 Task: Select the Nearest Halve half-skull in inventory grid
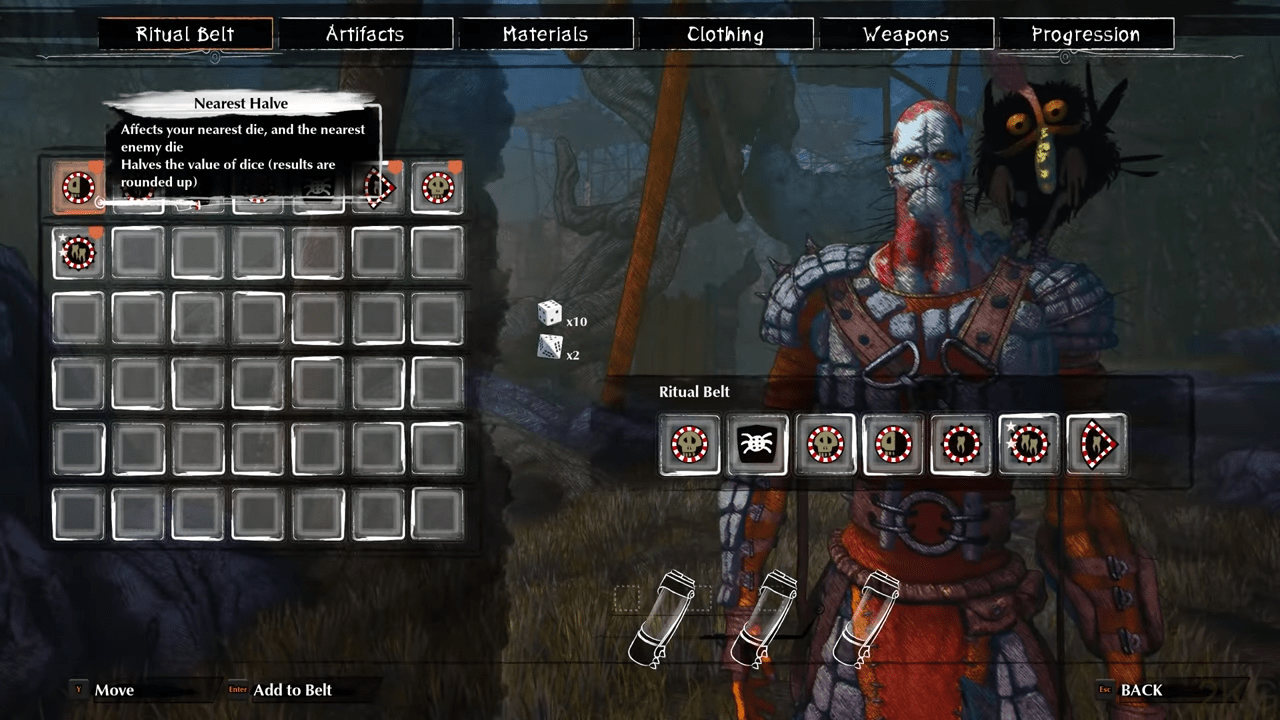78,187
